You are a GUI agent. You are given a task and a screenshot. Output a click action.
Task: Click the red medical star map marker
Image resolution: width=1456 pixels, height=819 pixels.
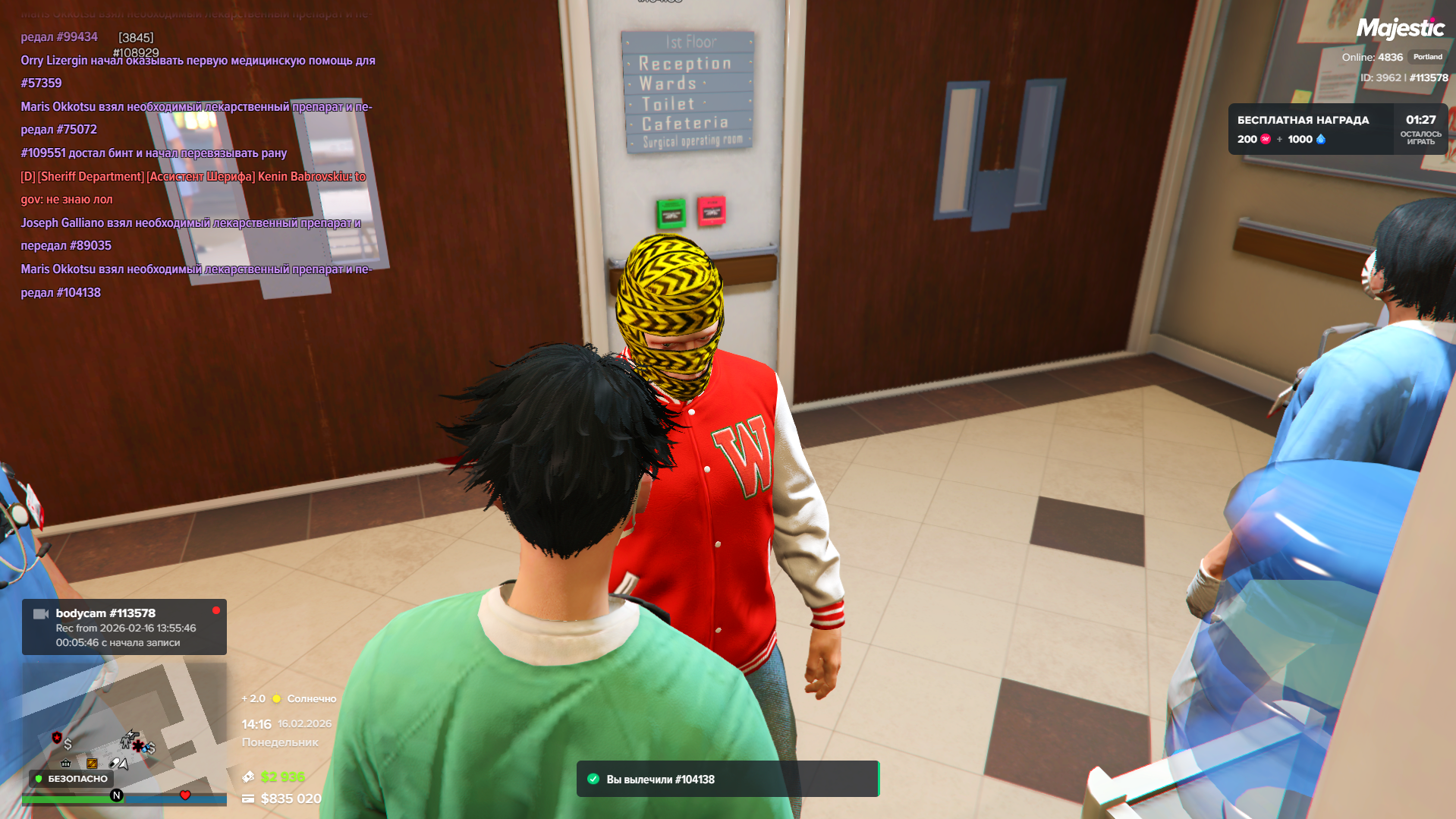(137, 745)
